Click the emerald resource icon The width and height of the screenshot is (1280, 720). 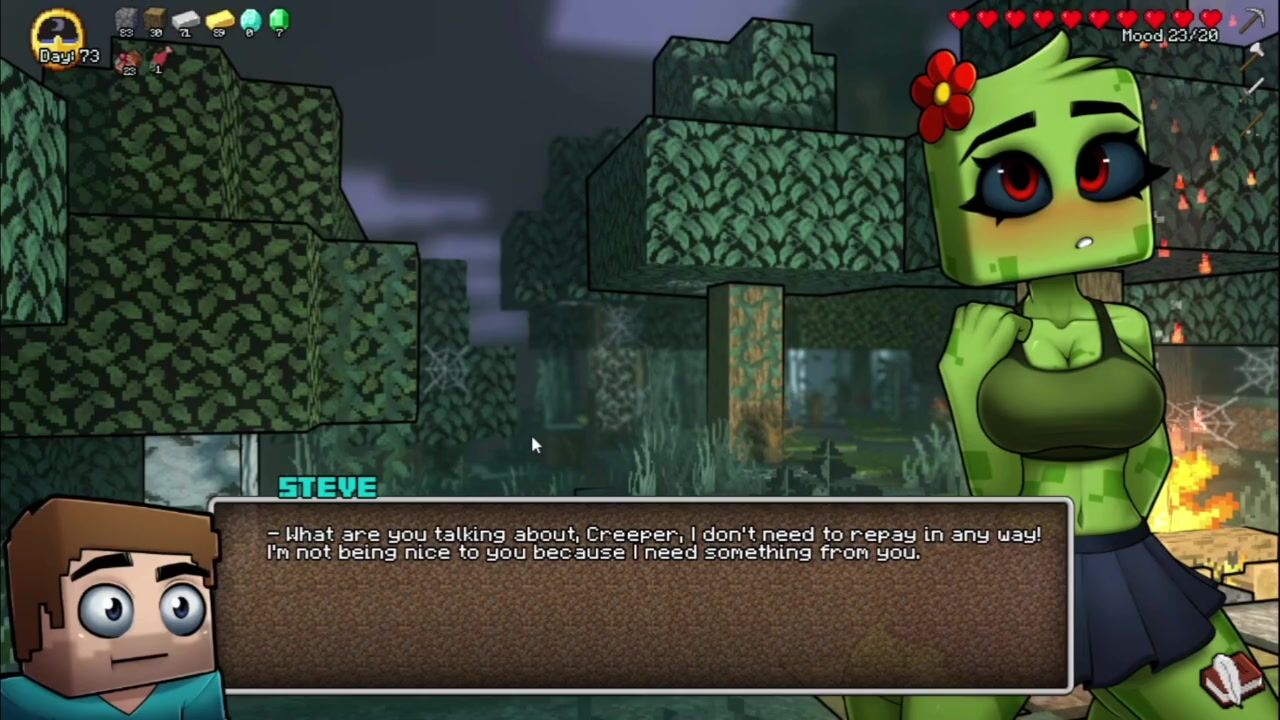(279, 19)
